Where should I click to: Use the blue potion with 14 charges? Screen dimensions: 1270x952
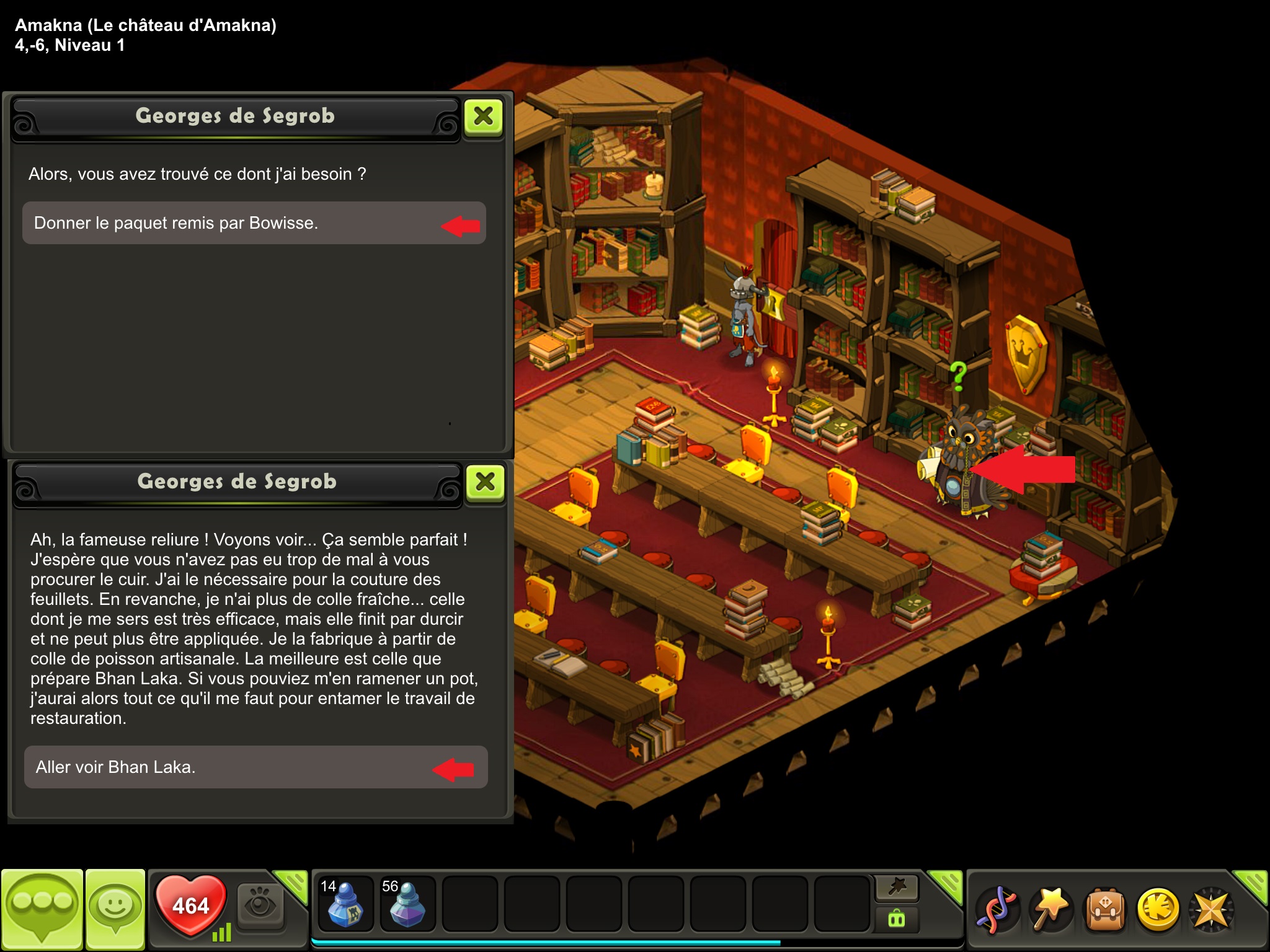(x=345, y=904)
